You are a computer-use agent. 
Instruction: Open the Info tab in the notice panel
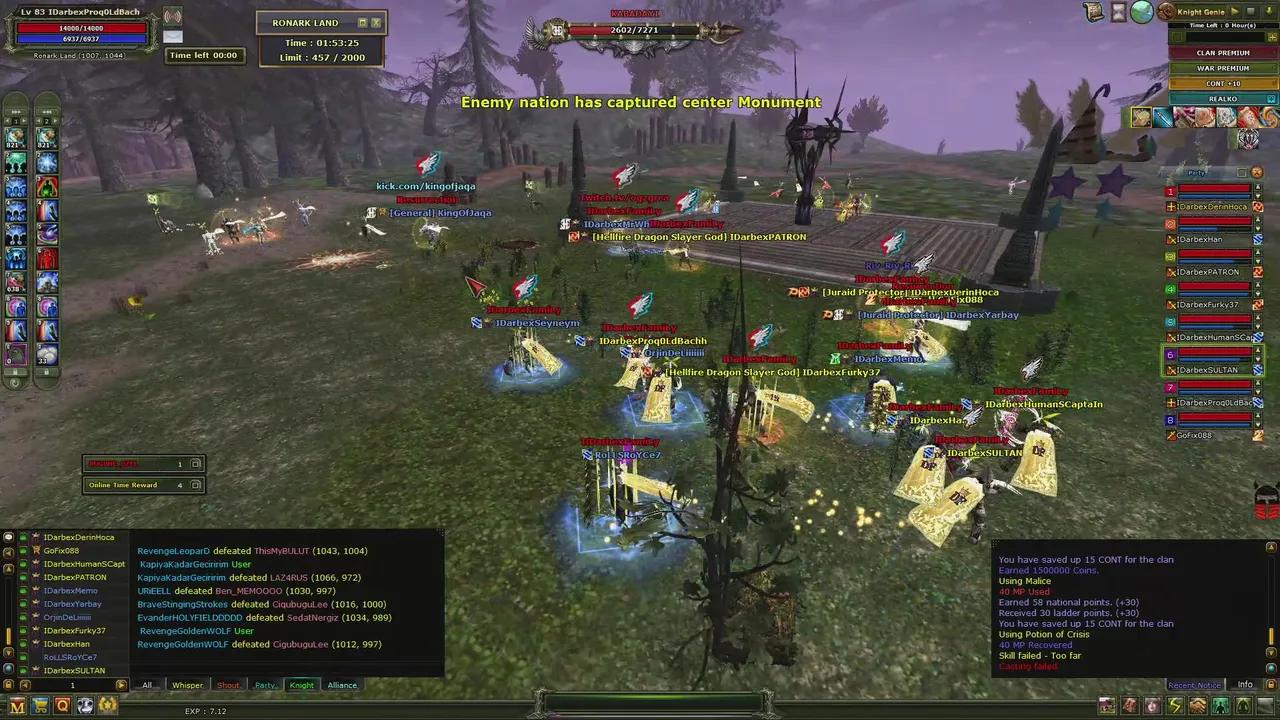[1245, 685]
